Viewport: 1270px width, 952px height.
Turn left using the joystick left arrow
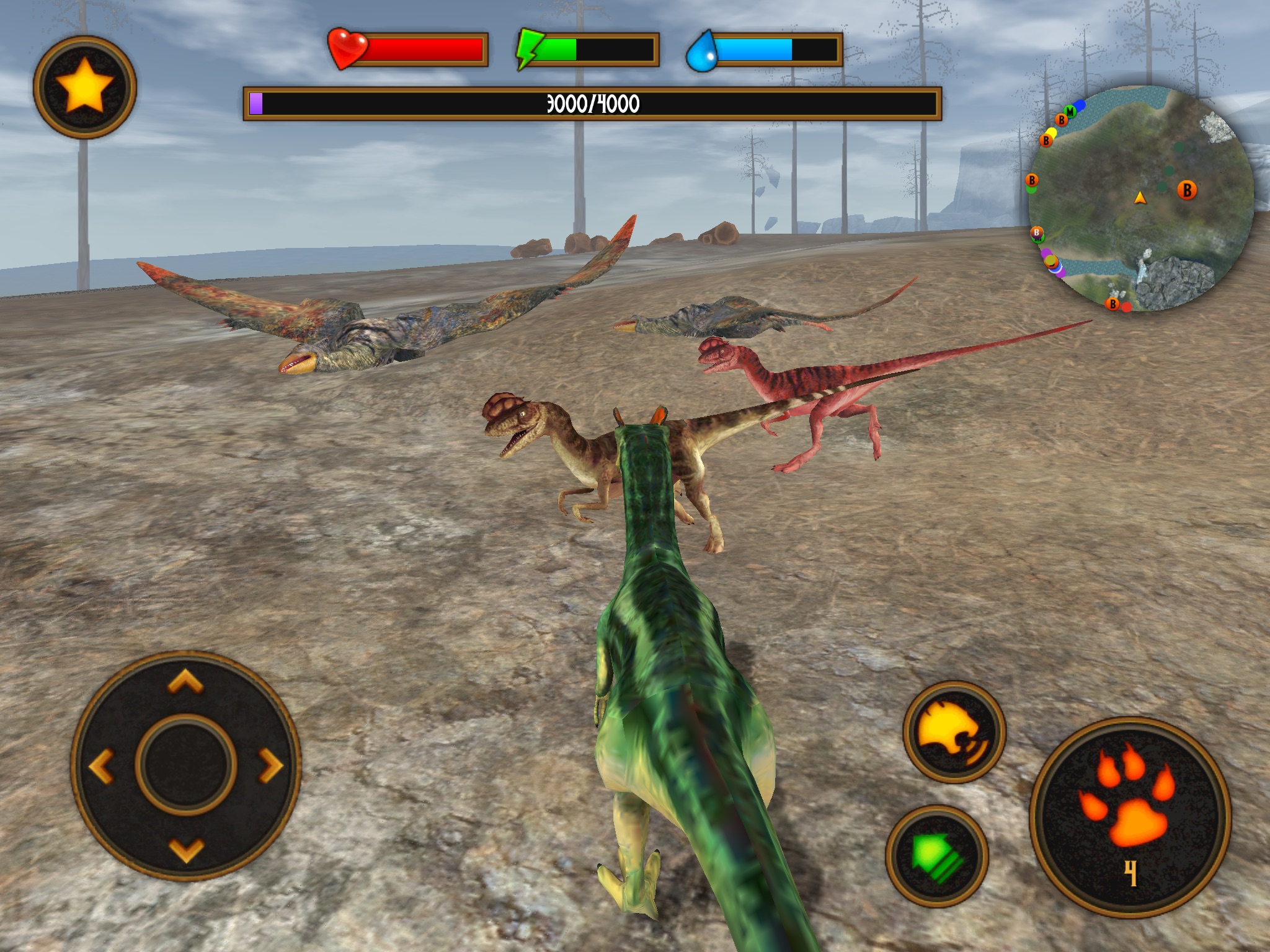pyautogui.click(x=102, y=766)
